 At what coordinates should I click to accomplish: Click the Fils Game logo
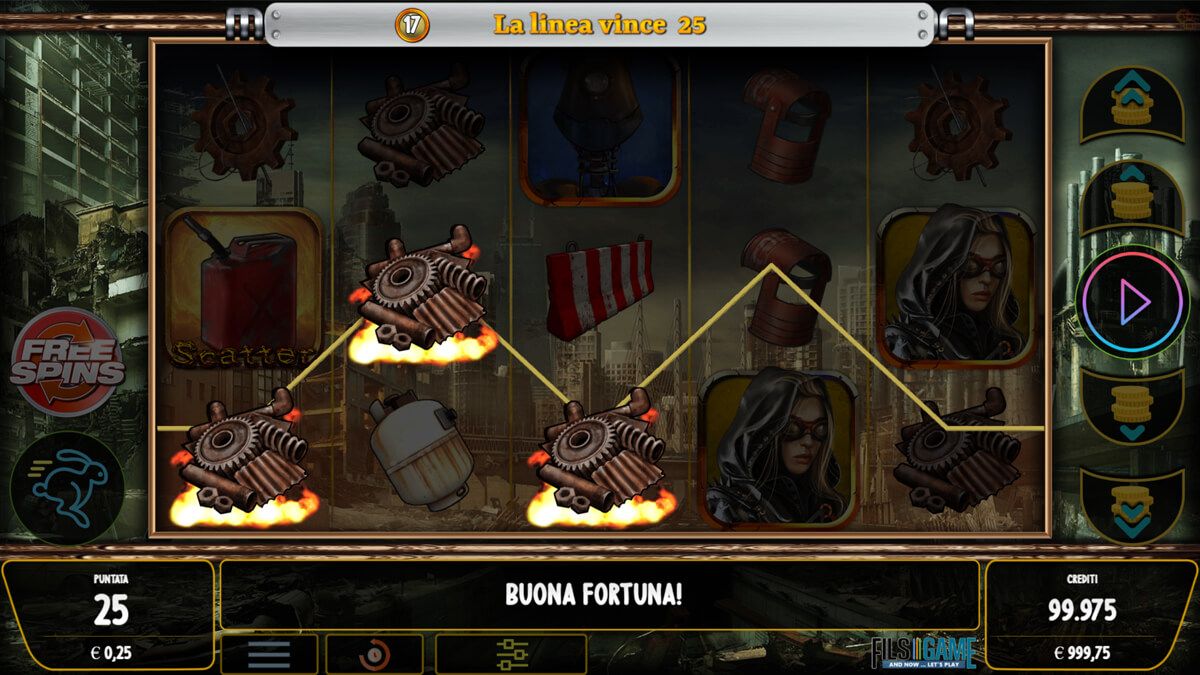[922, 653]
